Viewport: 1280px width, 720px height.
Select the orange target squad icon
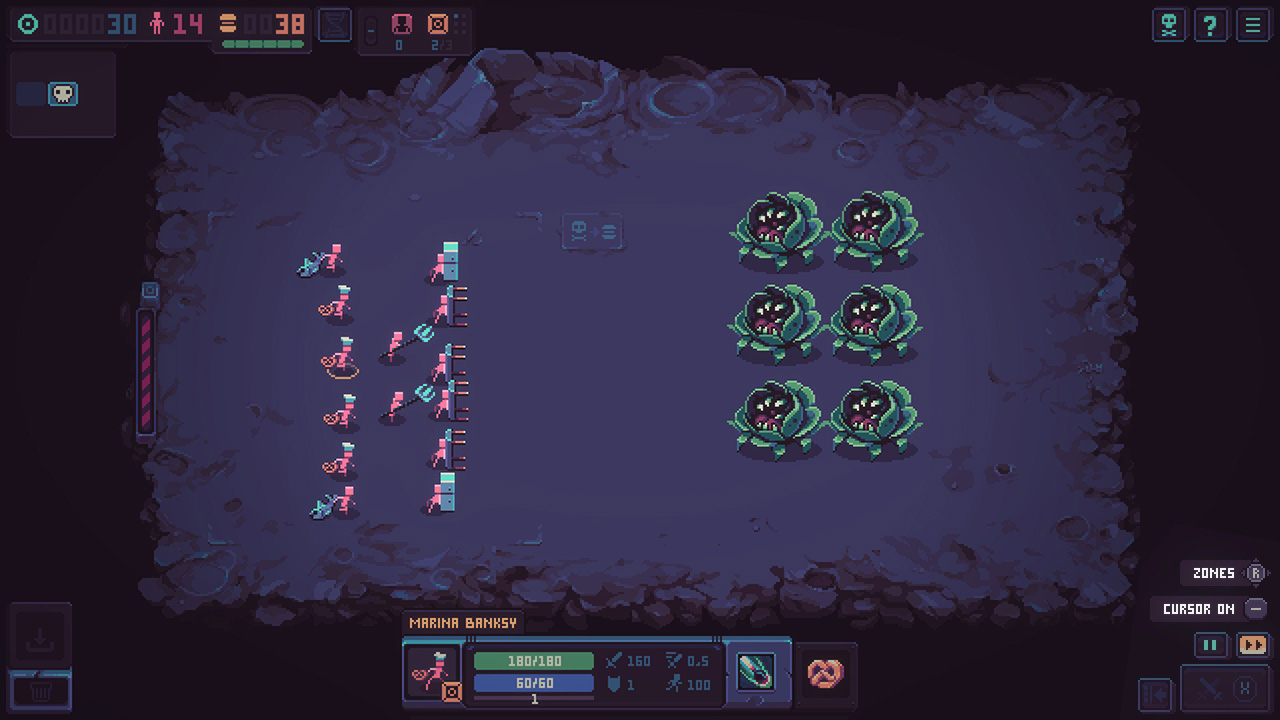[x=437, y=26]
